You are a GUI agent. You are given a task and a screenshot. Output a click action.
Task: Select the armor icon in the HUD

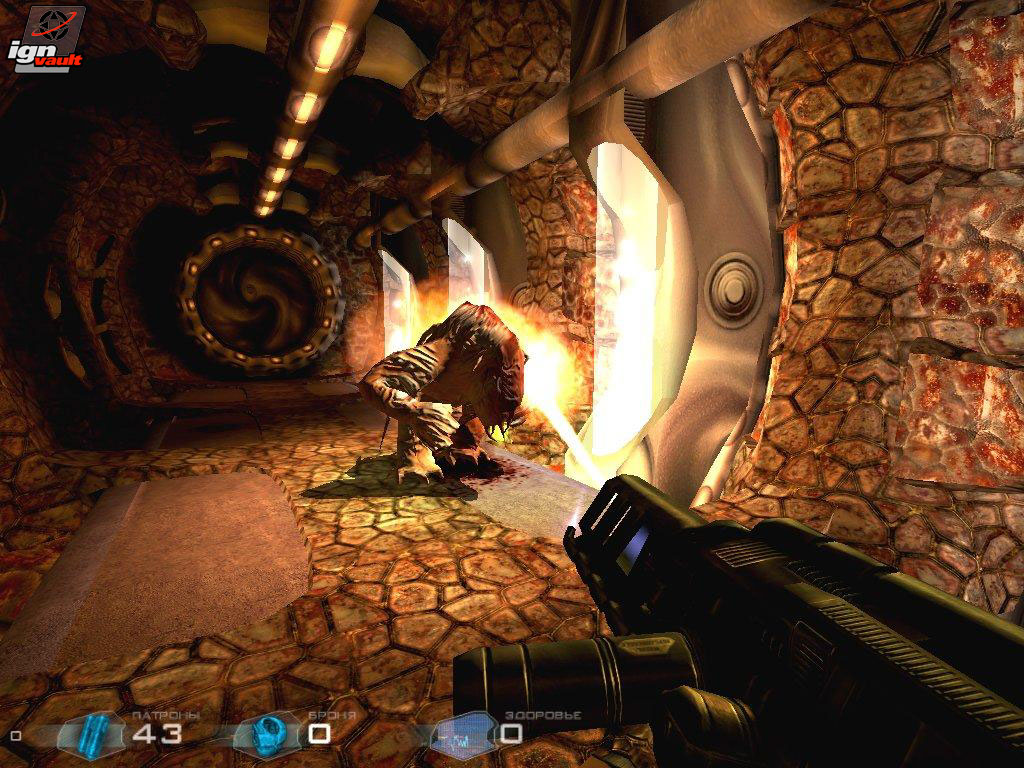[267, 733]
